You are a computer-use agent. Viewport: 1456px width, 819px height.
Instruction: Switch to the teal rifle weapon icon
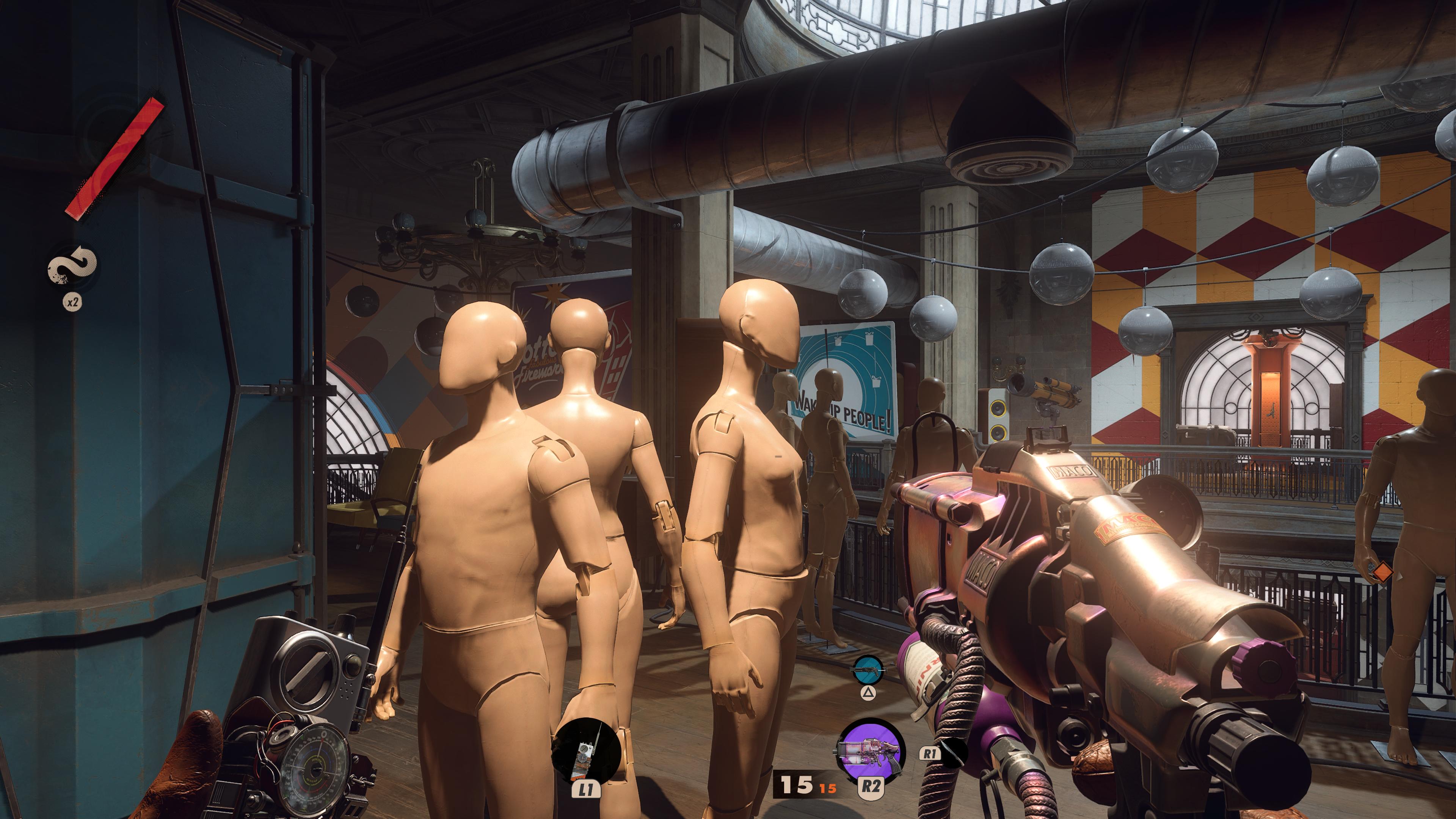click(x=868, y=669)
